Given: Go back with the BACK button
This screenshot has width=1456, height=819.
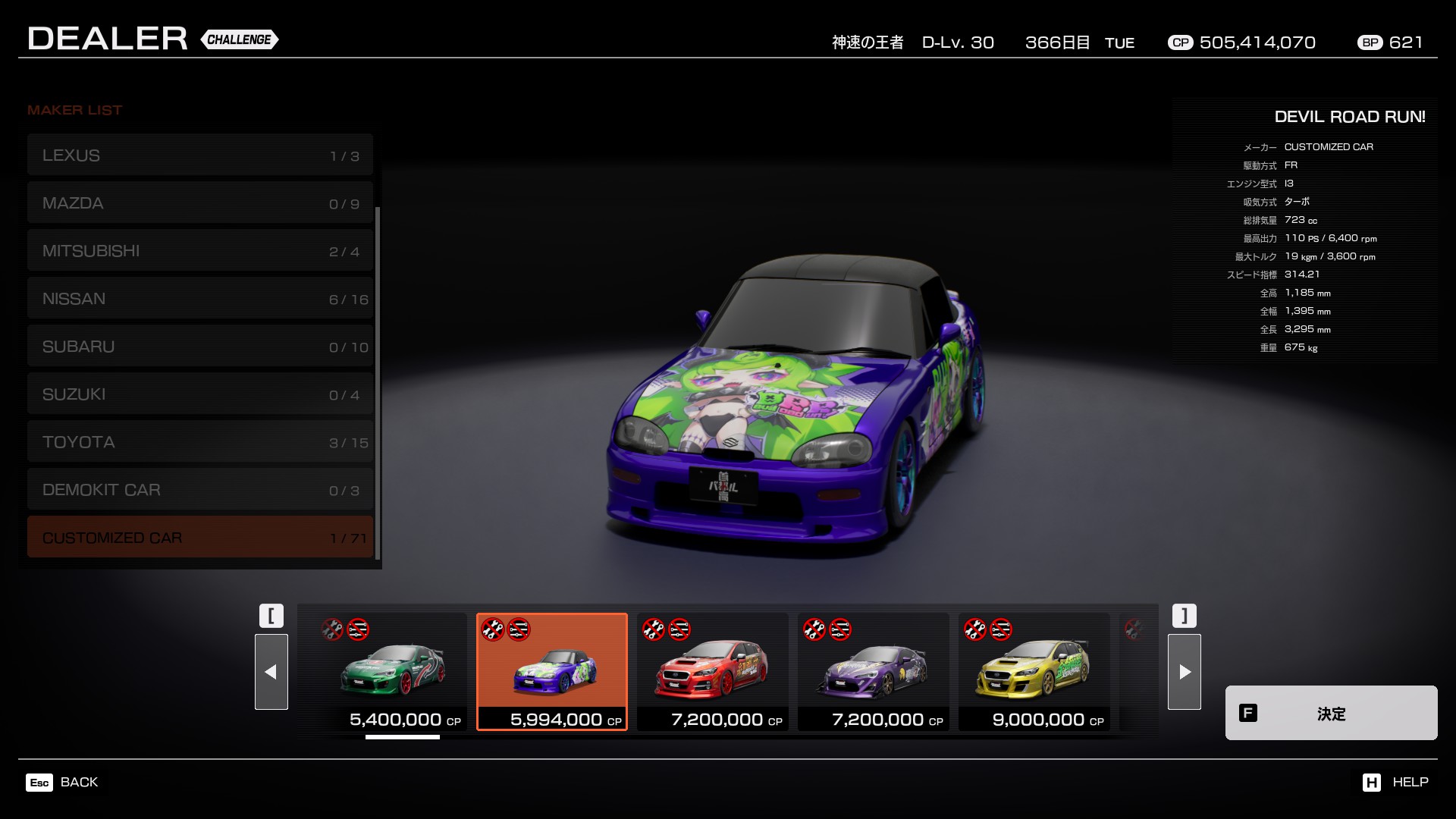Looking at the screenshot, I should pos(63,782).
